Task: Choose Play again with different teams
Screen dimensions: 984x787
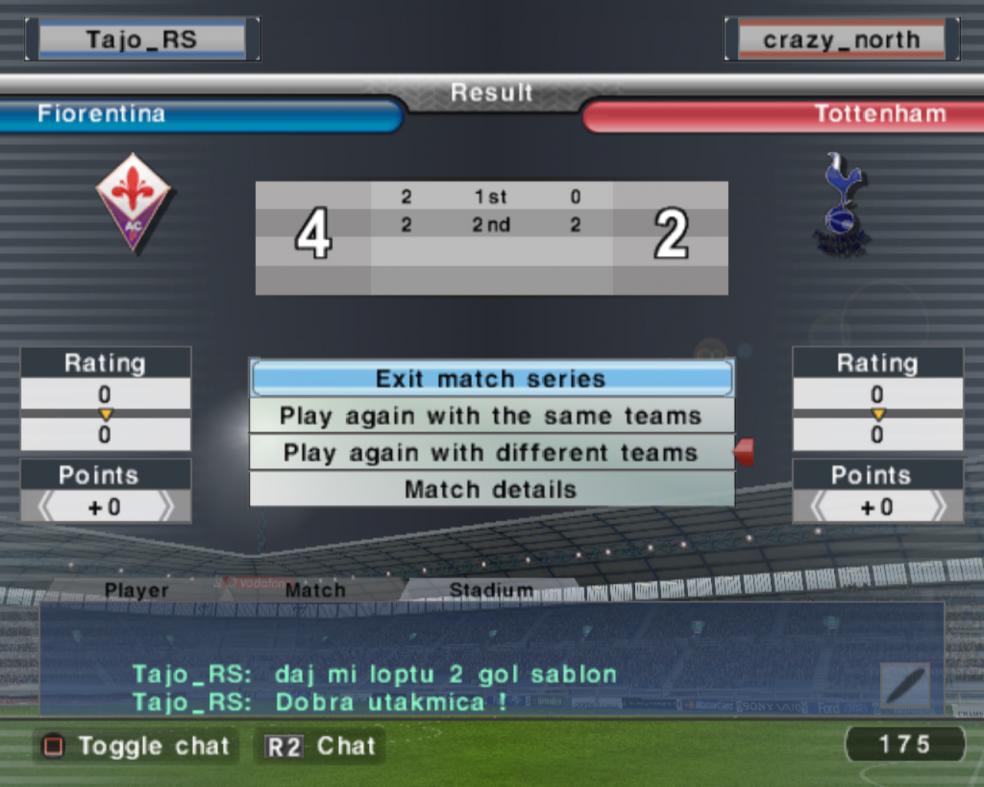Action: pyautogui.click(x=490, y=453)
